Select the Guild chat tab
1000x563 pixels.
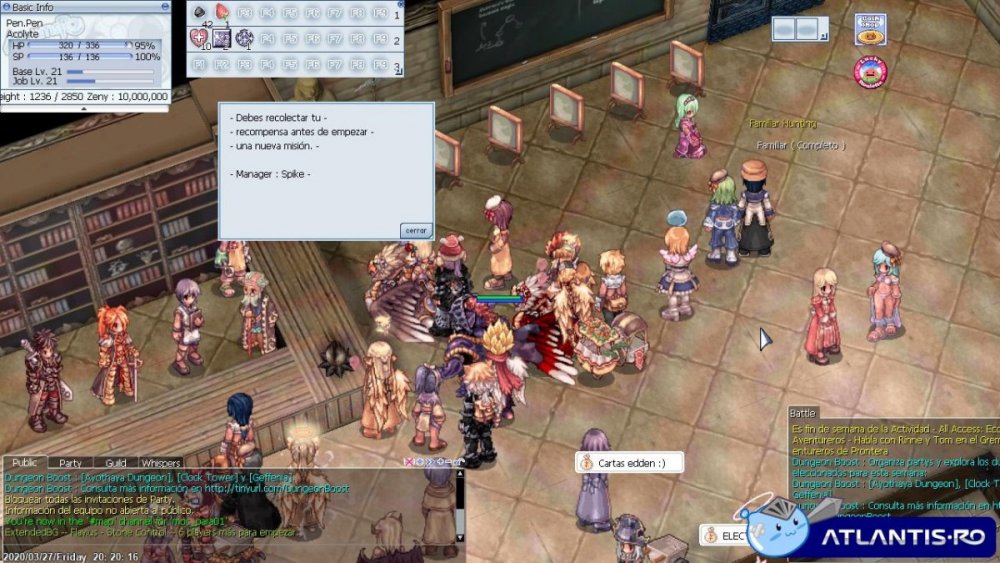(x=116, y=463)
